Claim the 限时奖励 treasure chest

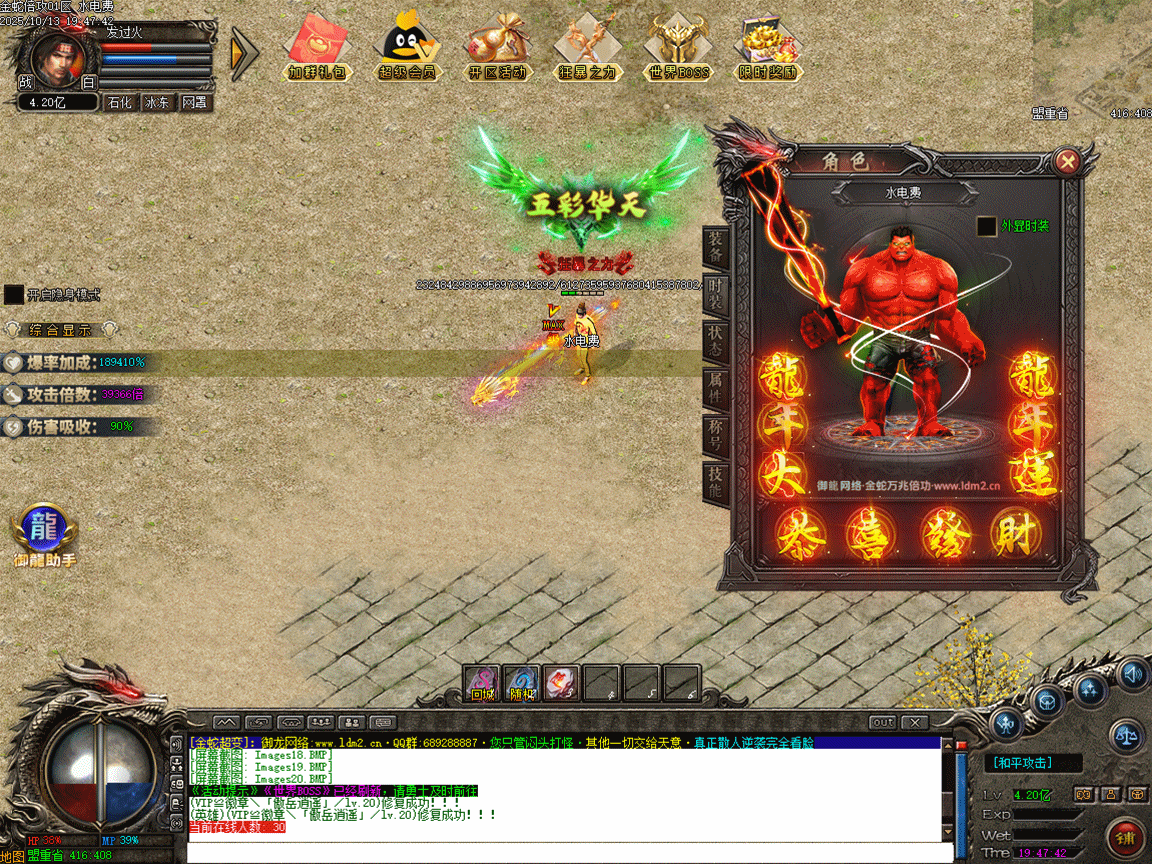click(x=768, y=46)
